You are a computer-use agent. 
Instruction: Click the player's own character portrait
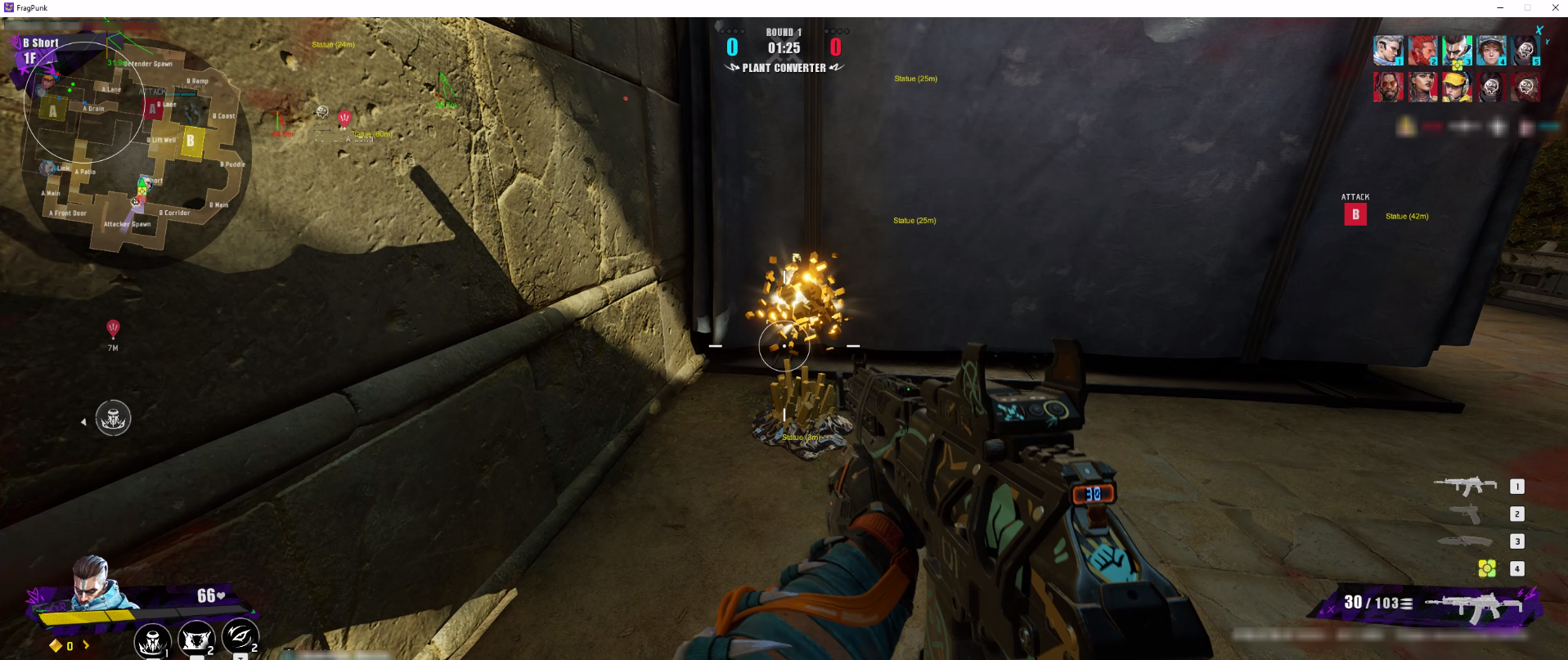(92, 585)
